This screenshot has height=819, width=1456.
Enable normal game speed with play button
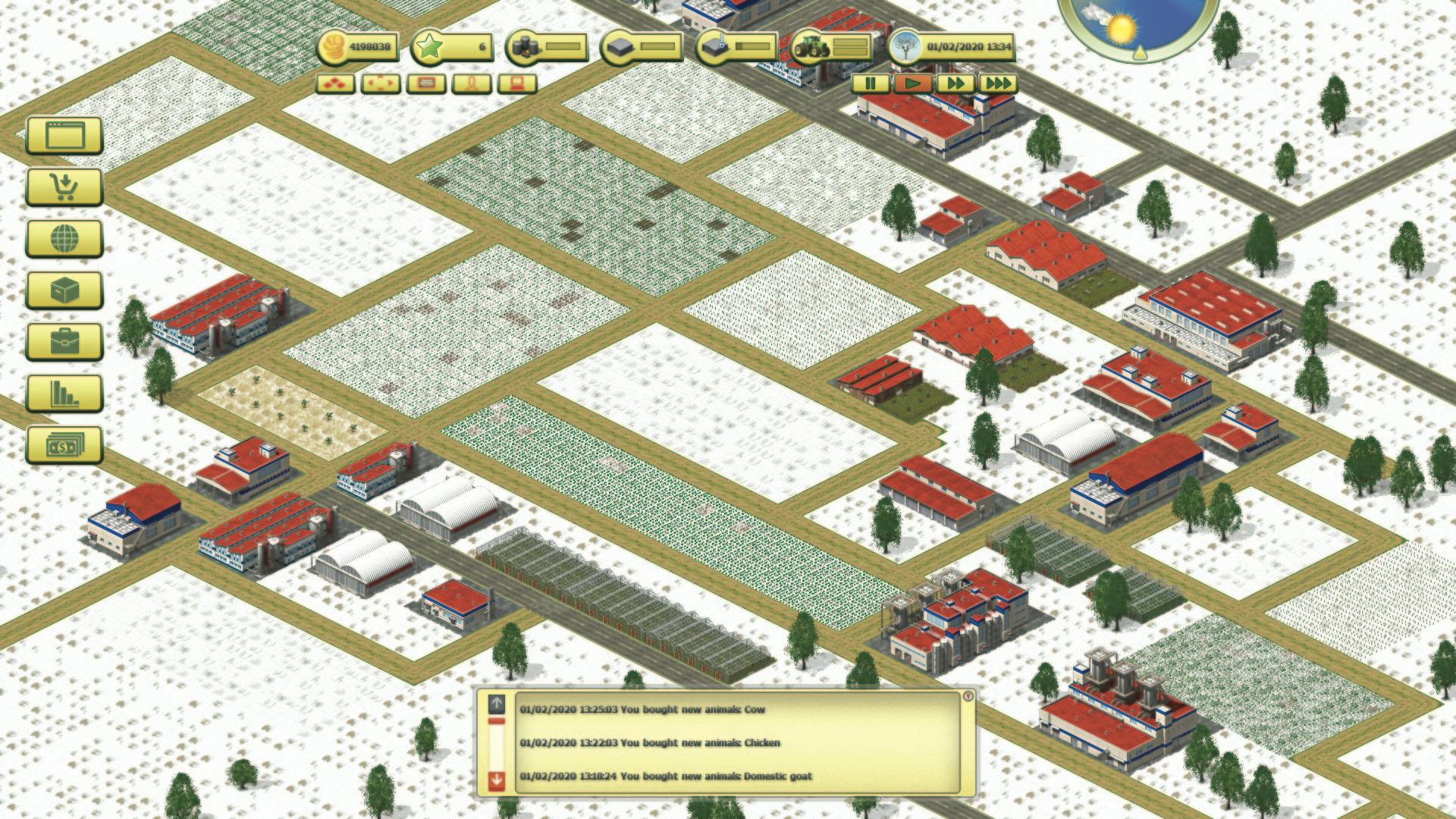(912, 84)
